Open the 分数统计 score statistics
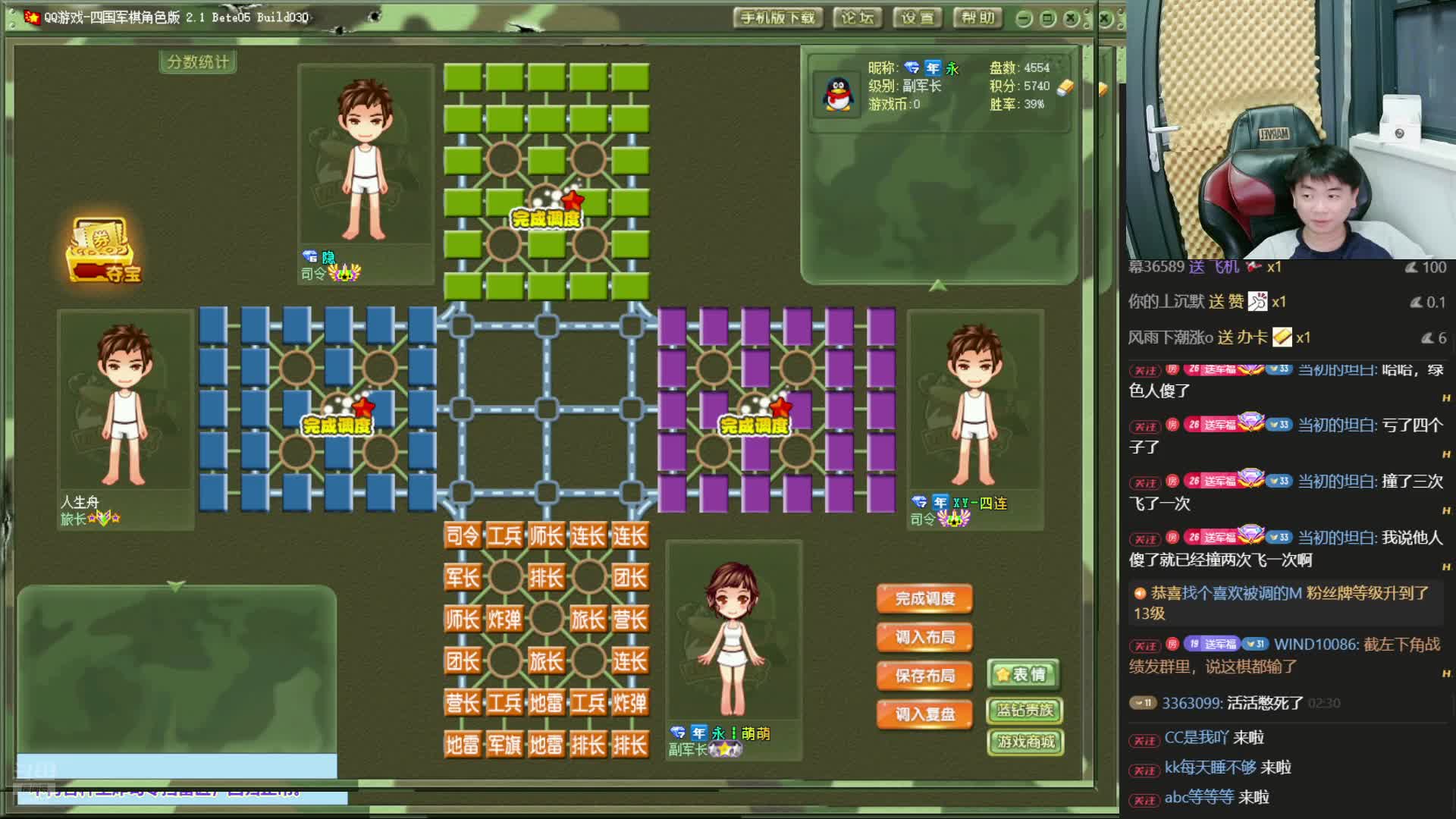This screenshot has height=819, width=1456. coord(198,62)
